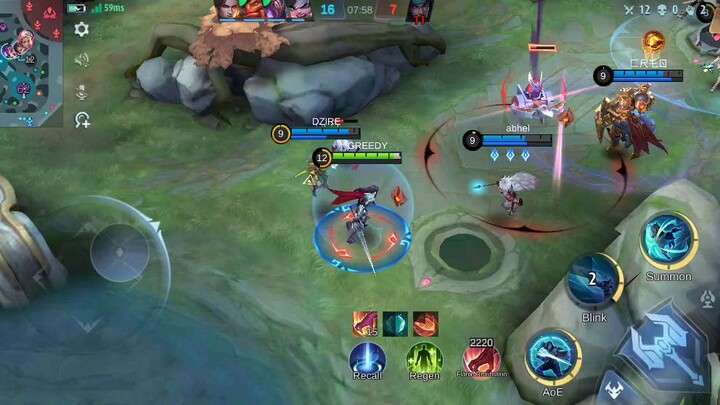
Task: Activate the Recall spell
Action: (367, 359)
